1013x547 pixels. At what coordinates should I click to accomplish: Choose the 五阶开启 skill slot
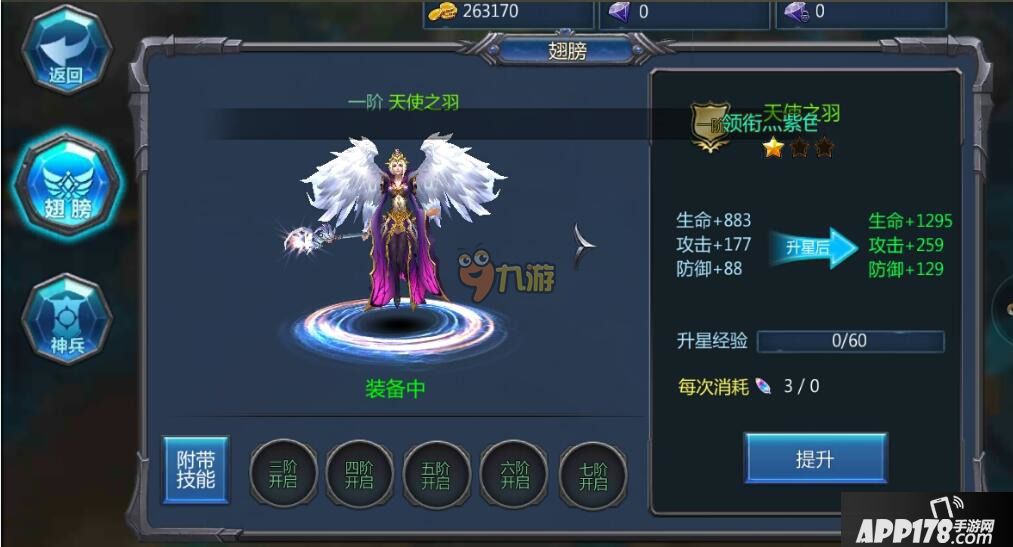pos(435,474)
